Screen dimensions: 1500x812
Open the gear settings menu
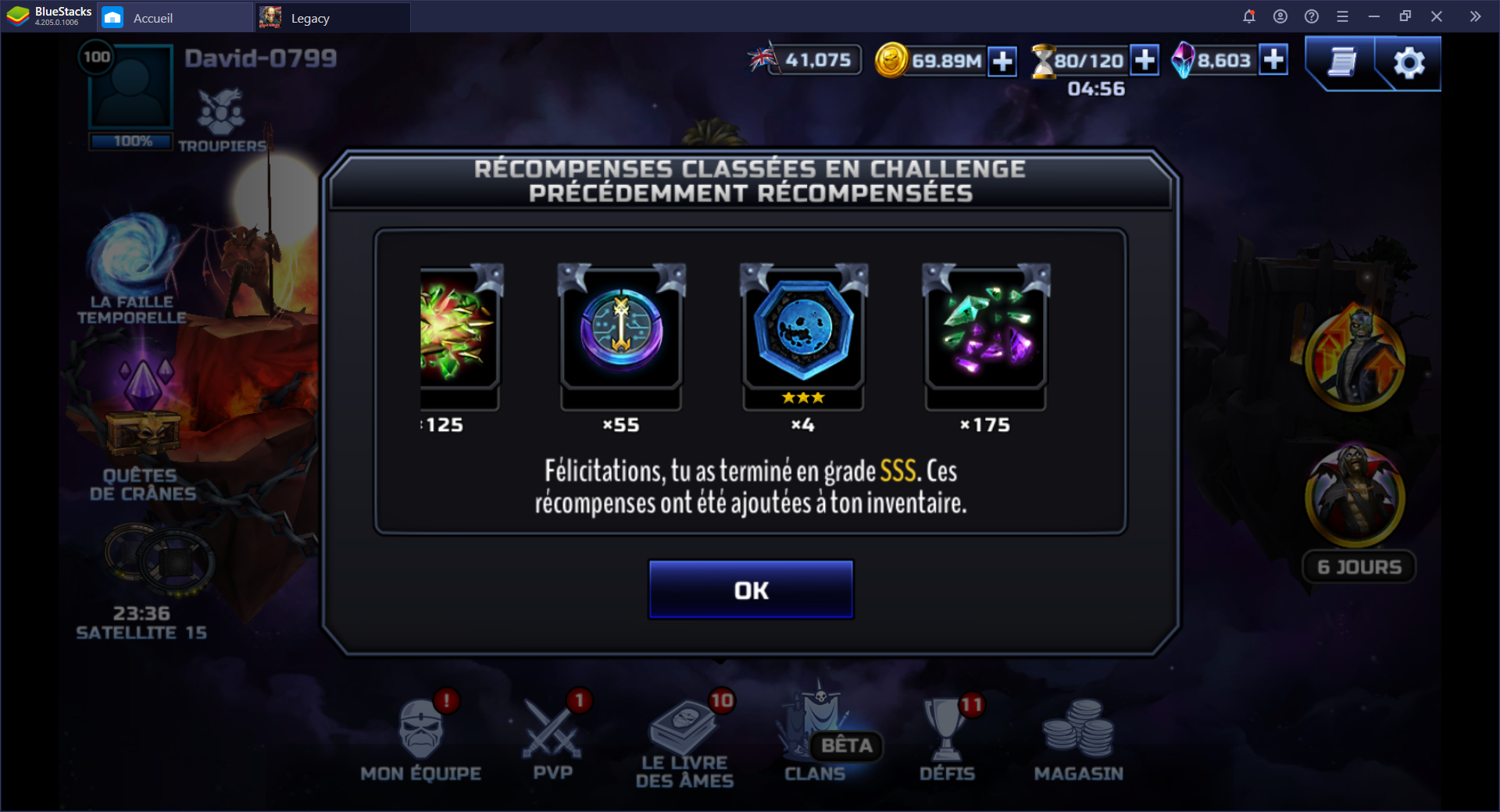[x=1409, y=62]
